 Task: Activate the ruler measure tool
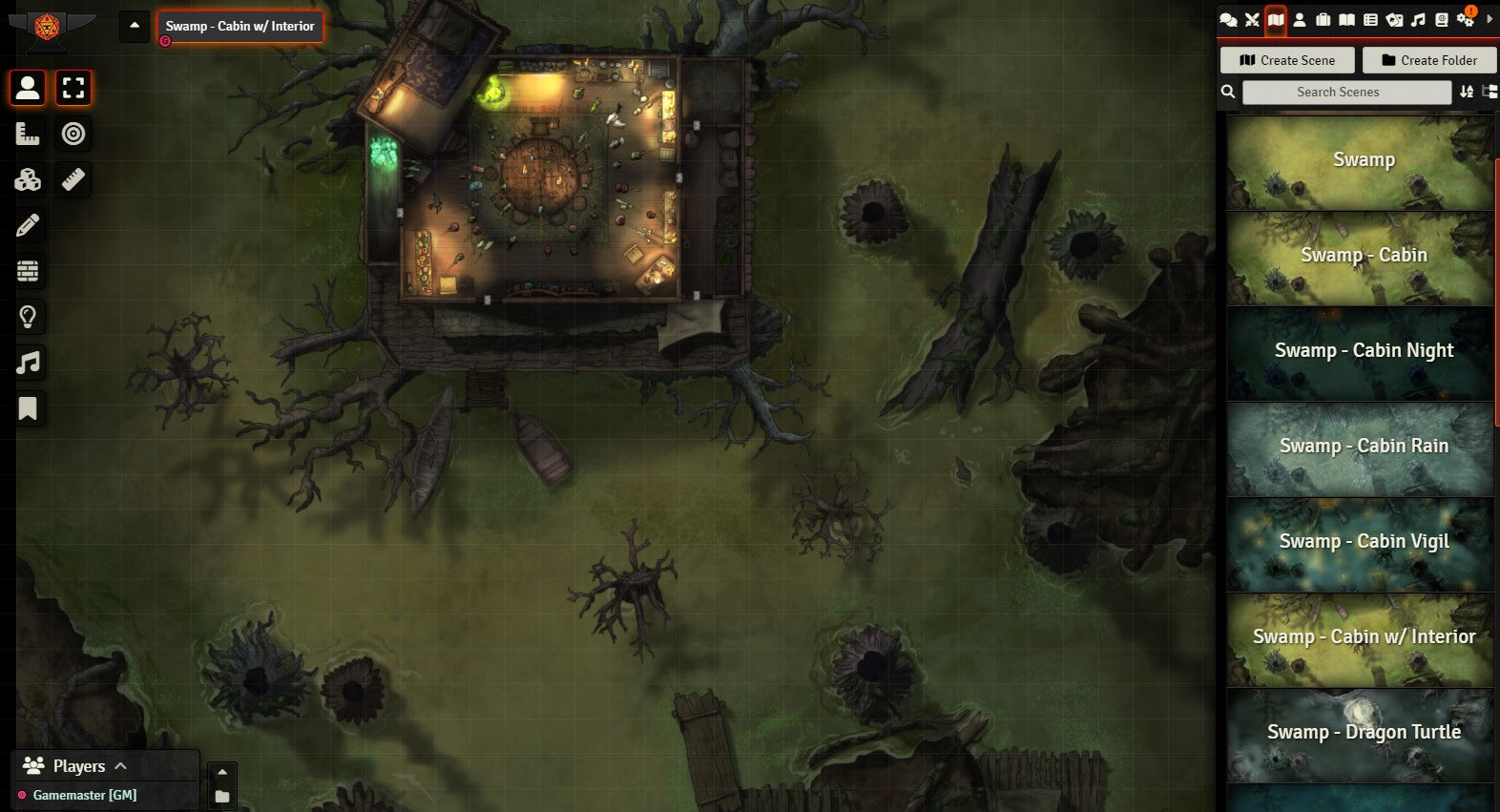(73, 179)
